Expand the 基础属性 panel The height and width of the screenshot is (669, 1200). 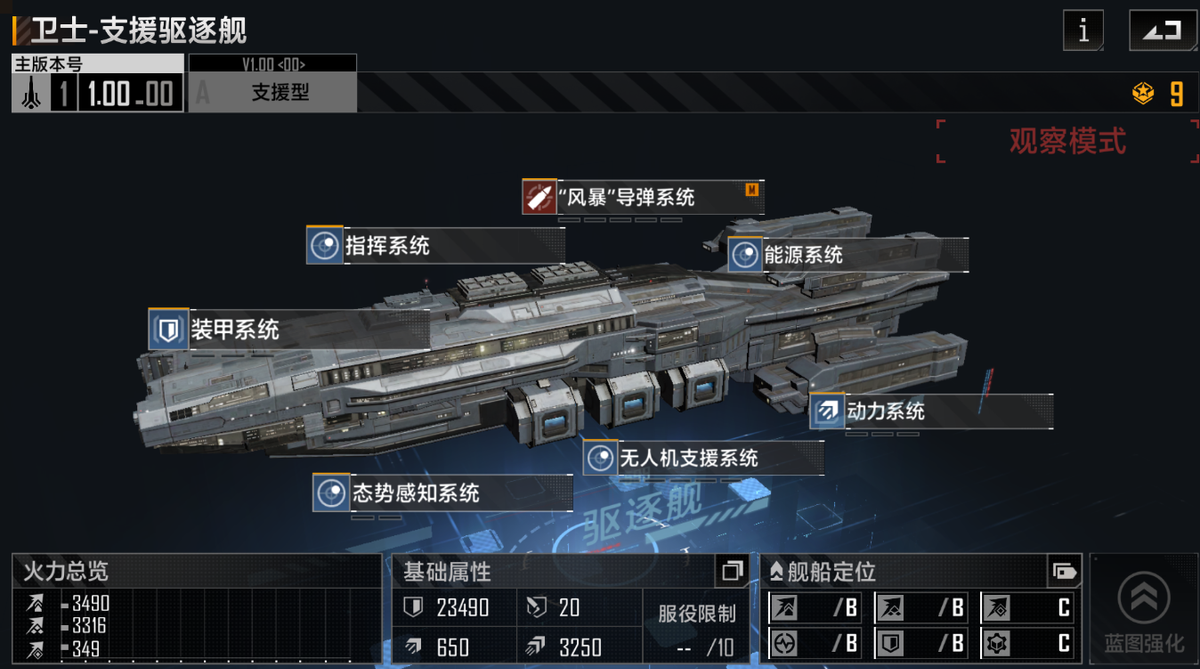732,572
